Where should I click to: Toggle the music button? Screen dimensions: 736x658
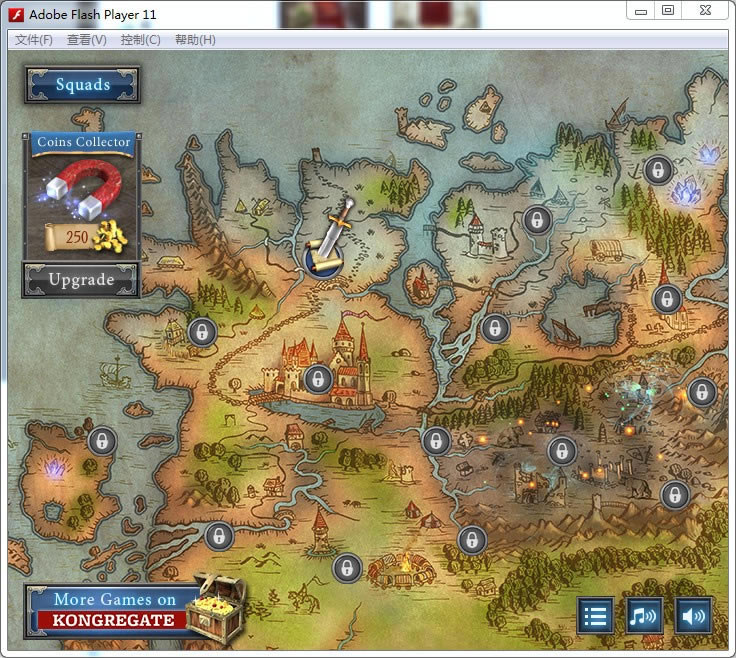click(644, 615)
